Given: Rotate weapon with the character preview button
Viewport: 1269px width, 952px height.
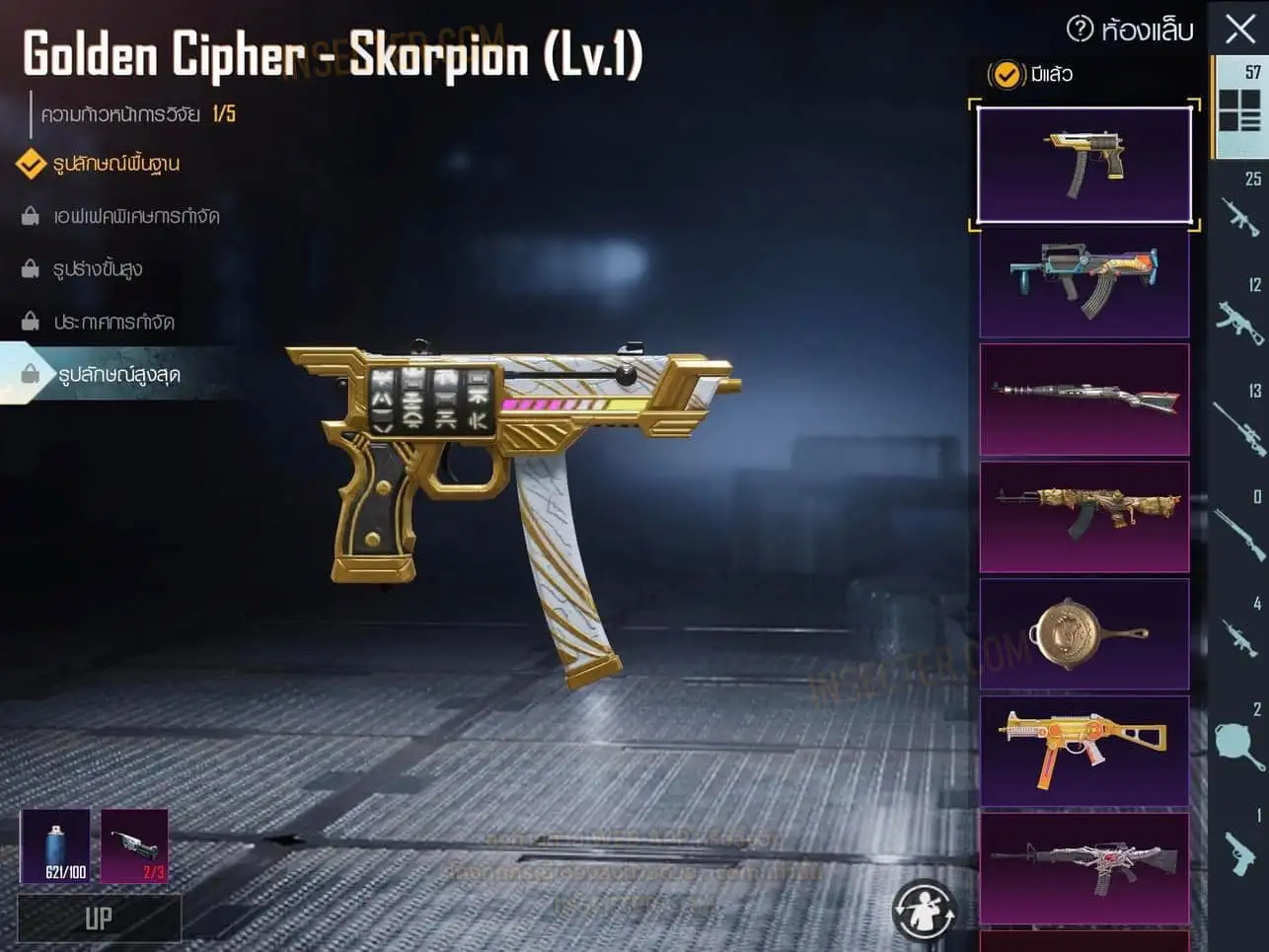Looking at the screenshot, I should pyautogui.click(x=925, y=910).
